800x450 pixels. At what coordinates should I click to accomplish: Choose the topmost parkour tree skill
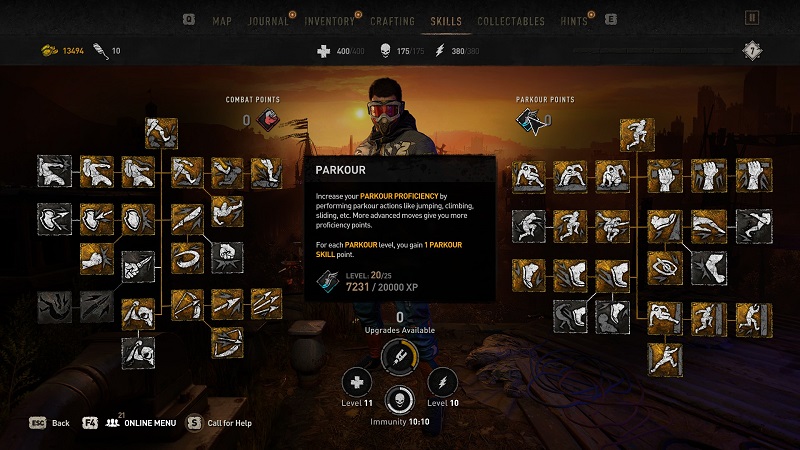click(634, 133)
